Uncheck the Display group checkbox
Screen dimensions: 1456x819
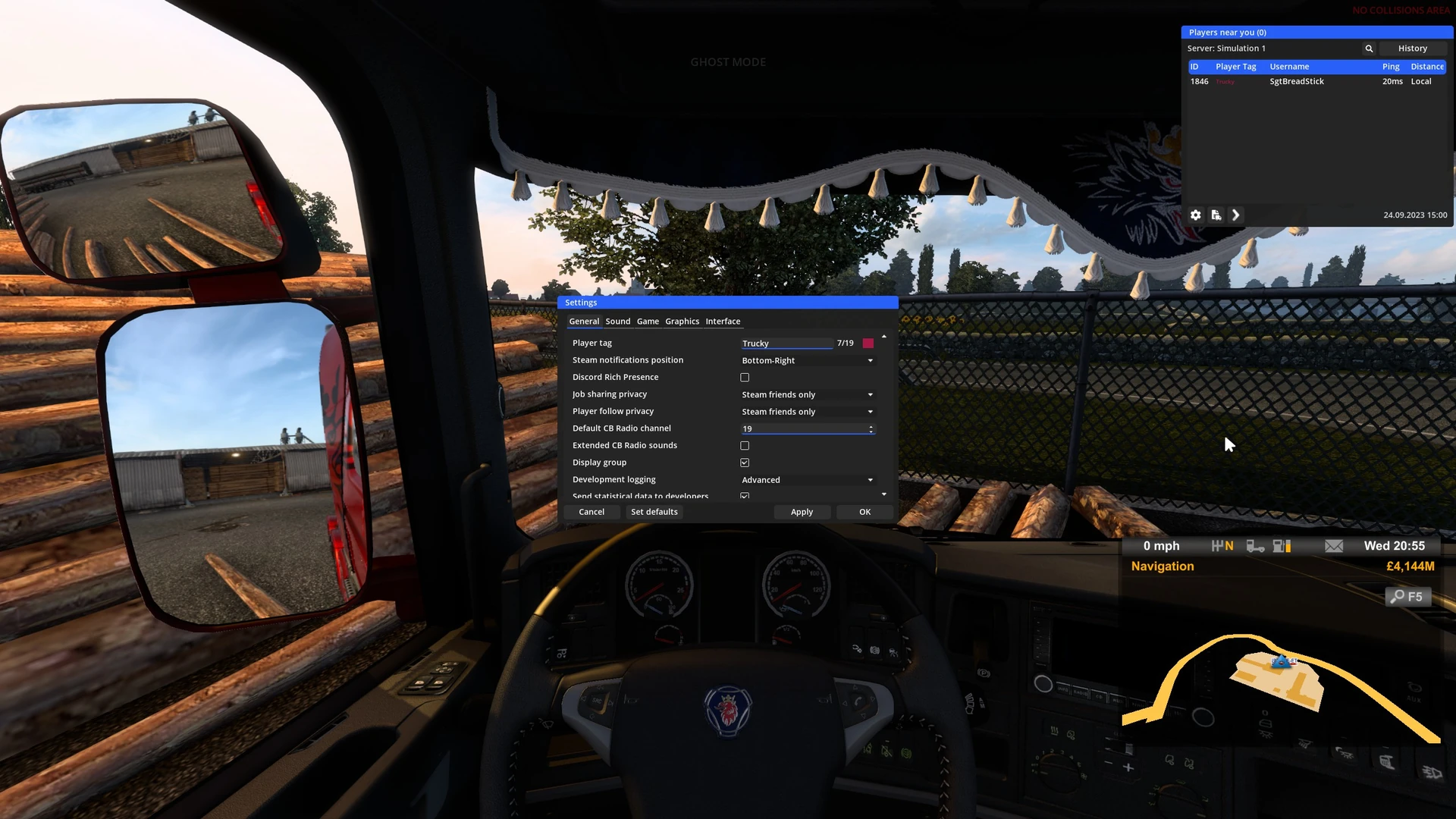[745, 463]
